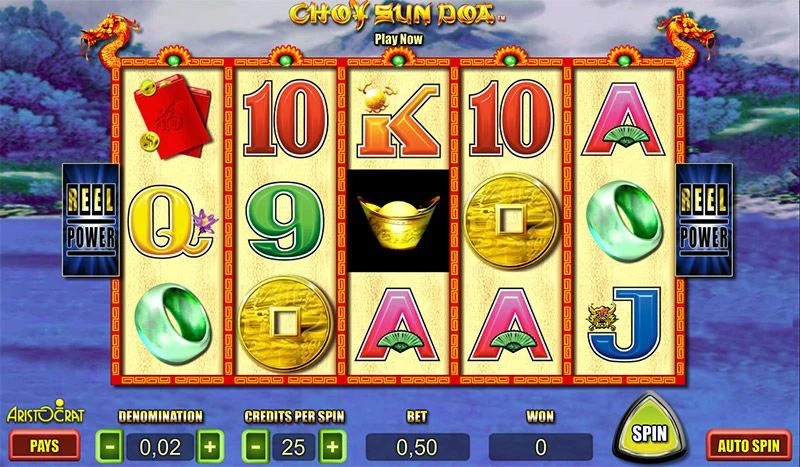Spin the reels with the green SPIN button
Screen dimensions: 800x467
[650, 434]
